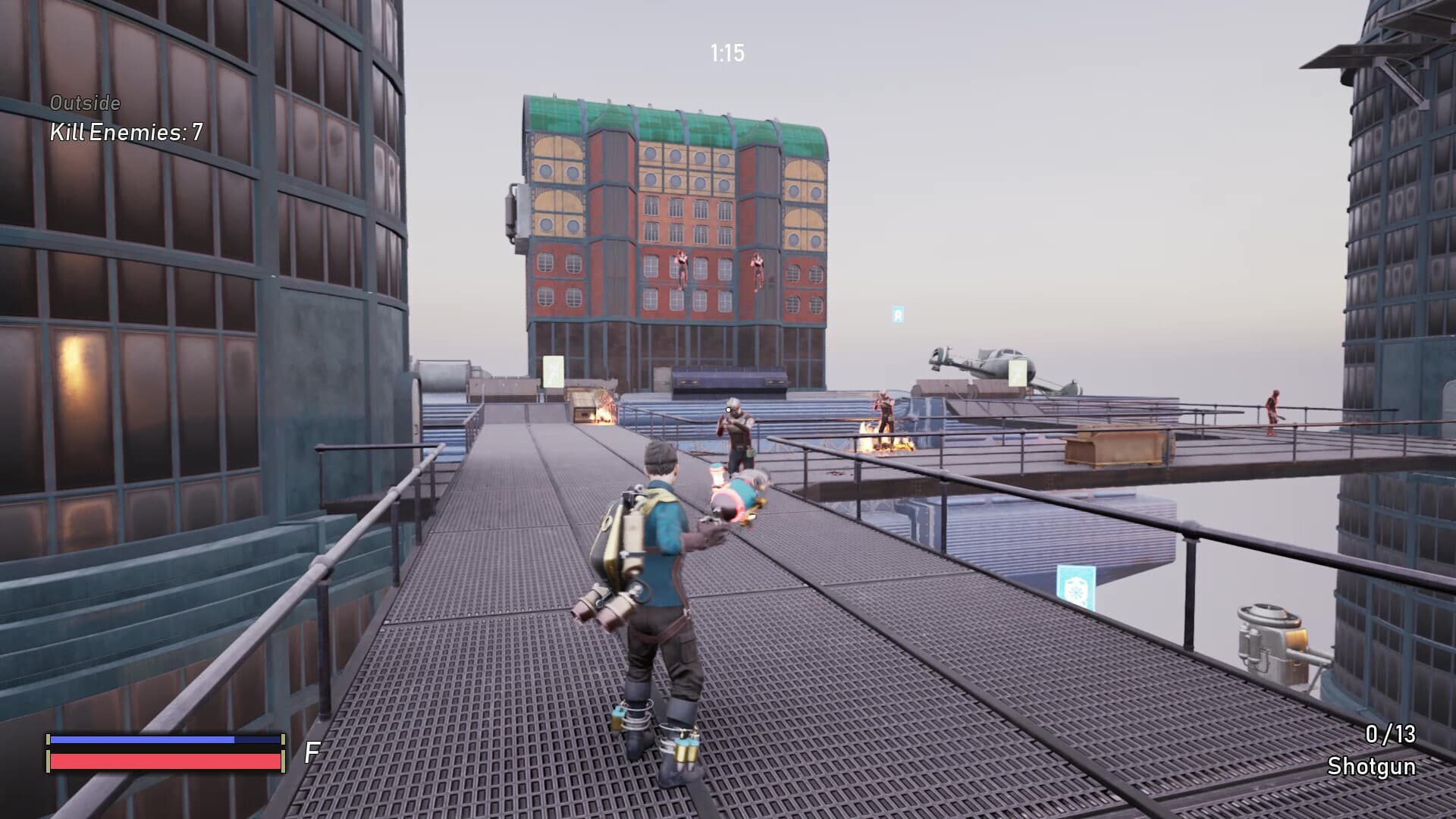Viewport: 1456px width, 819px height.
Task: Click the green holographic panel on the far rooftop
Action: click(x=553, y=372)
